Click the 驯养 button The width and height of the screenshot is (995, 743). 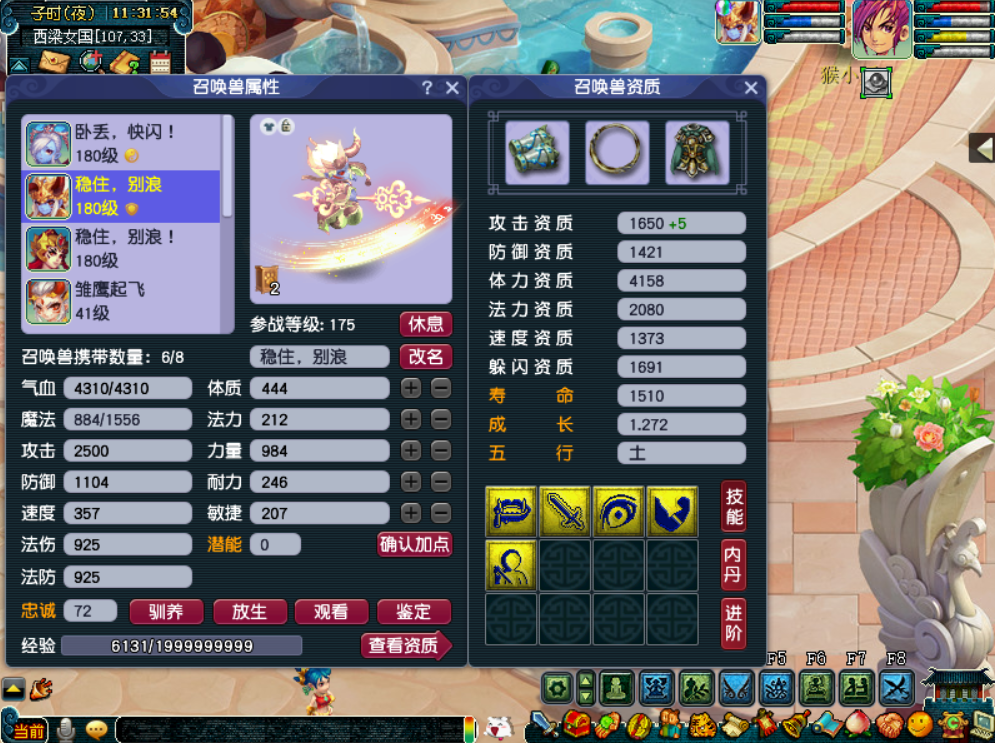166,612
